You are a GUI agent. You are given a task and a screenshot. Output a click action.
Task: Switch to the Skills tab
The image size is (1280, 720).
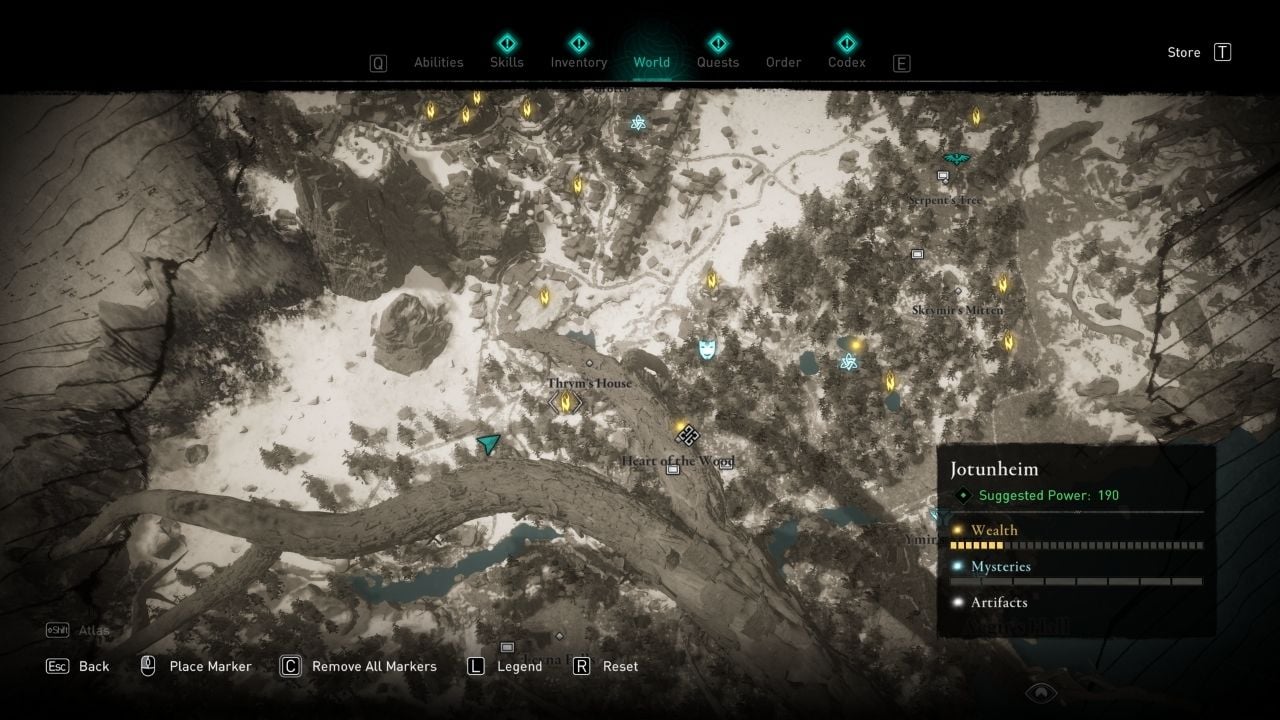coord(507,62)
